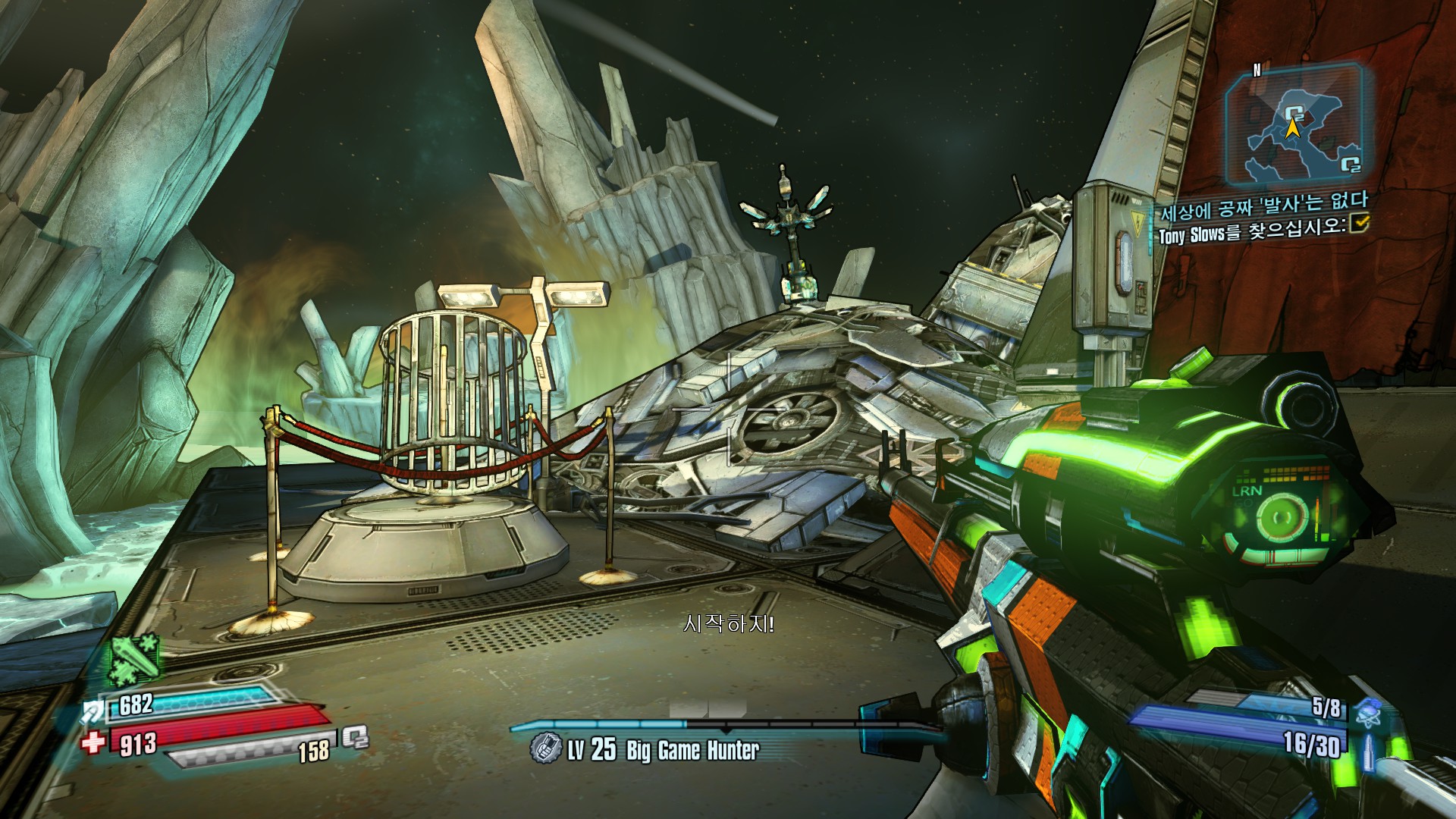Viewport: 1456px width, 819px height.
Task: Toggle the quest objective checkbox
Action: tap(1361, 223)
